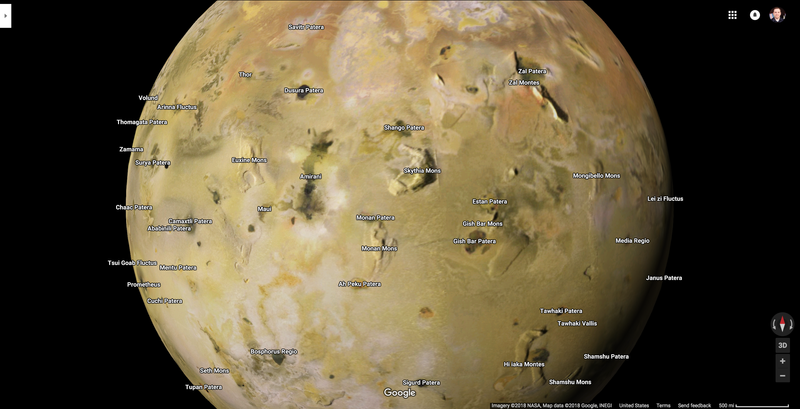Viewport: 800px width, 409px height.
Task: Open the Terms link
Action: [x=663, y=405]
